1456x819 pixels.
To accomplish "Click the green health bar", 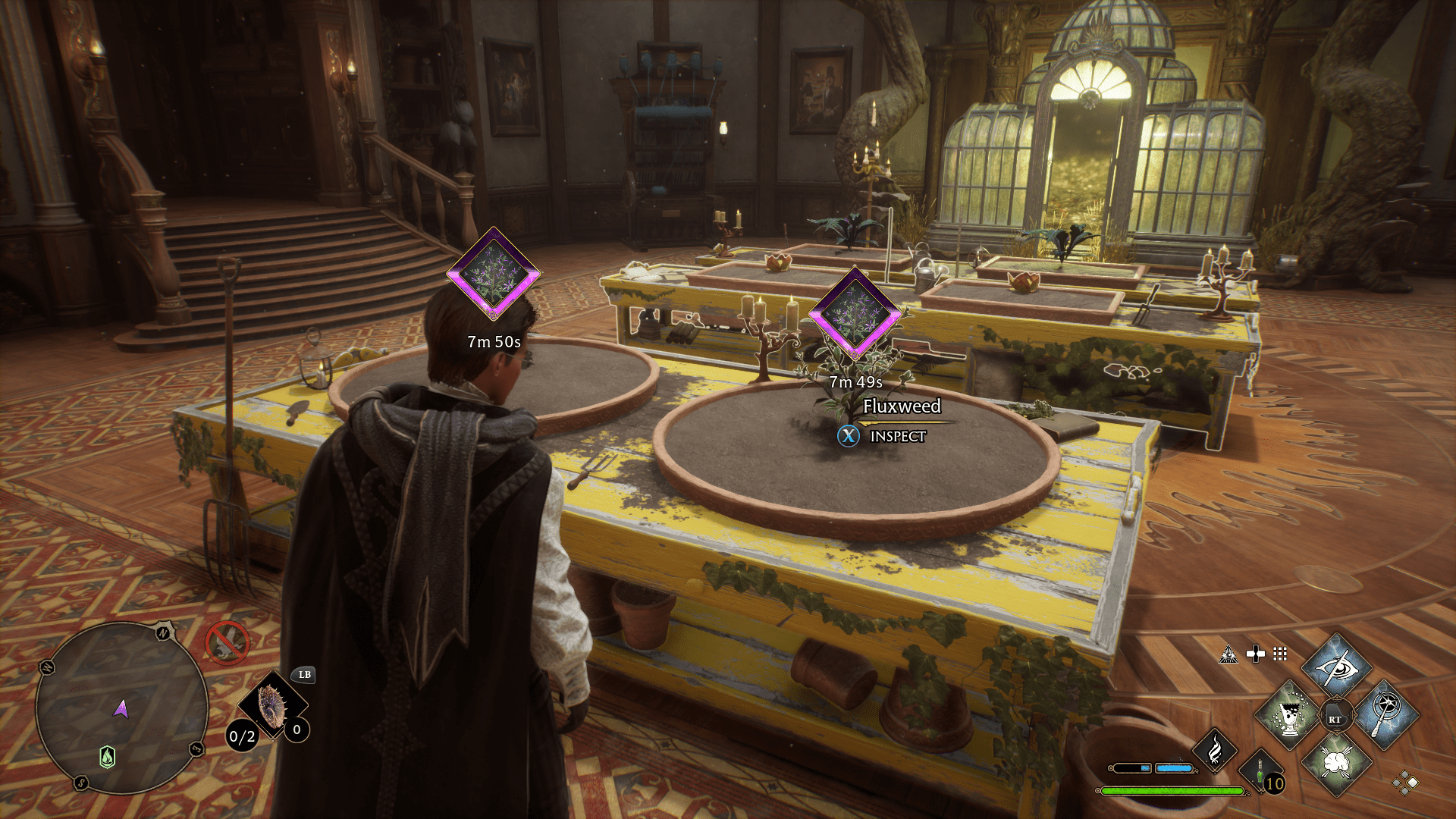I will [x=1172, y=790].
